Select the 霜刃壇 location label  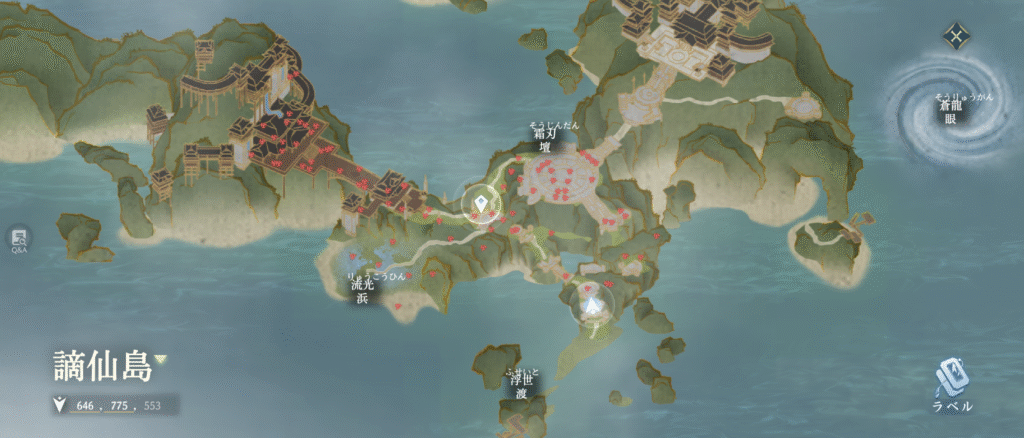pyautogui.click(x=545, y=140)
